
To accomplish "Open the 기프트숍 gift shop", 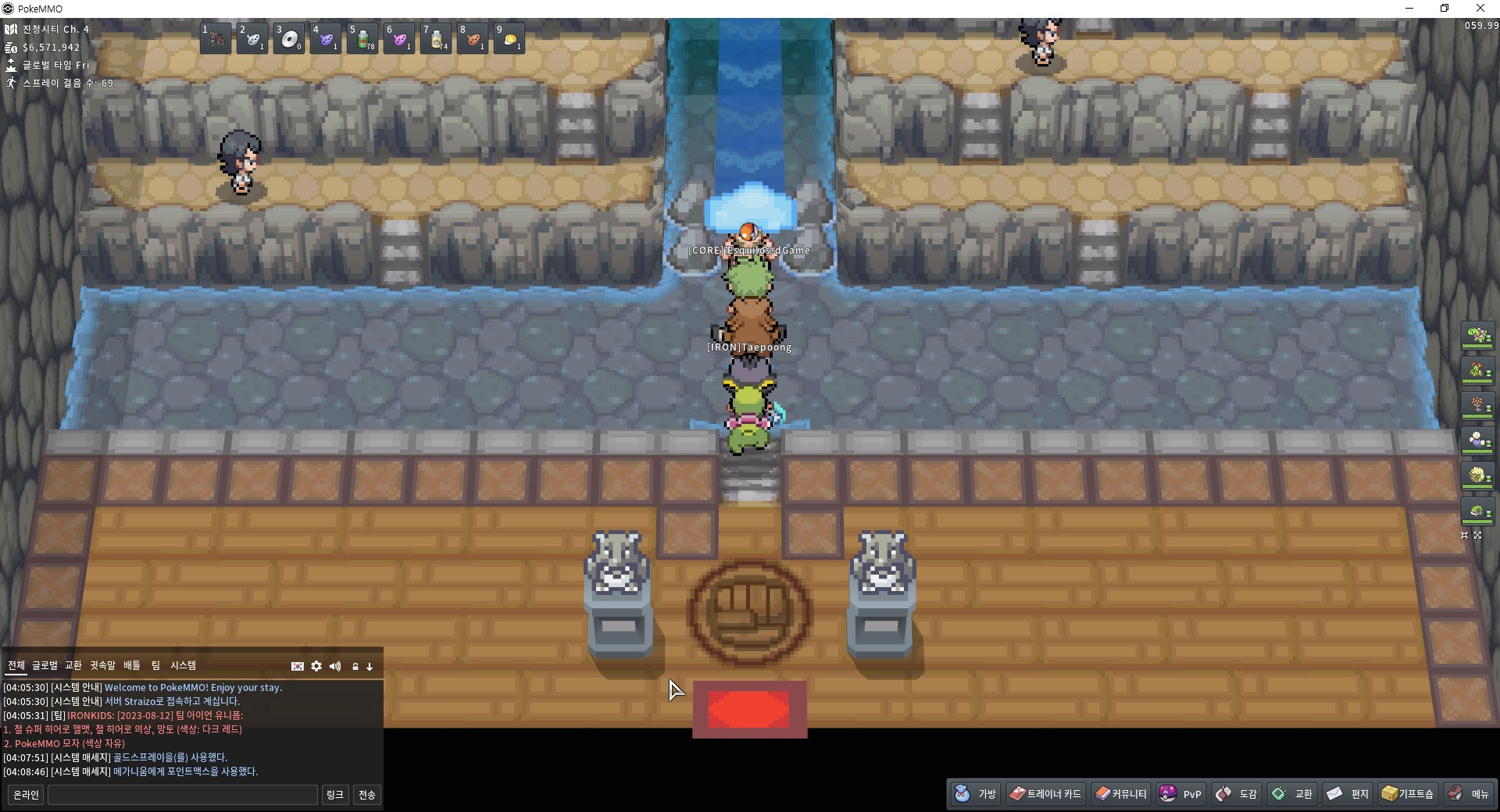I will (x=1408, y=794).
